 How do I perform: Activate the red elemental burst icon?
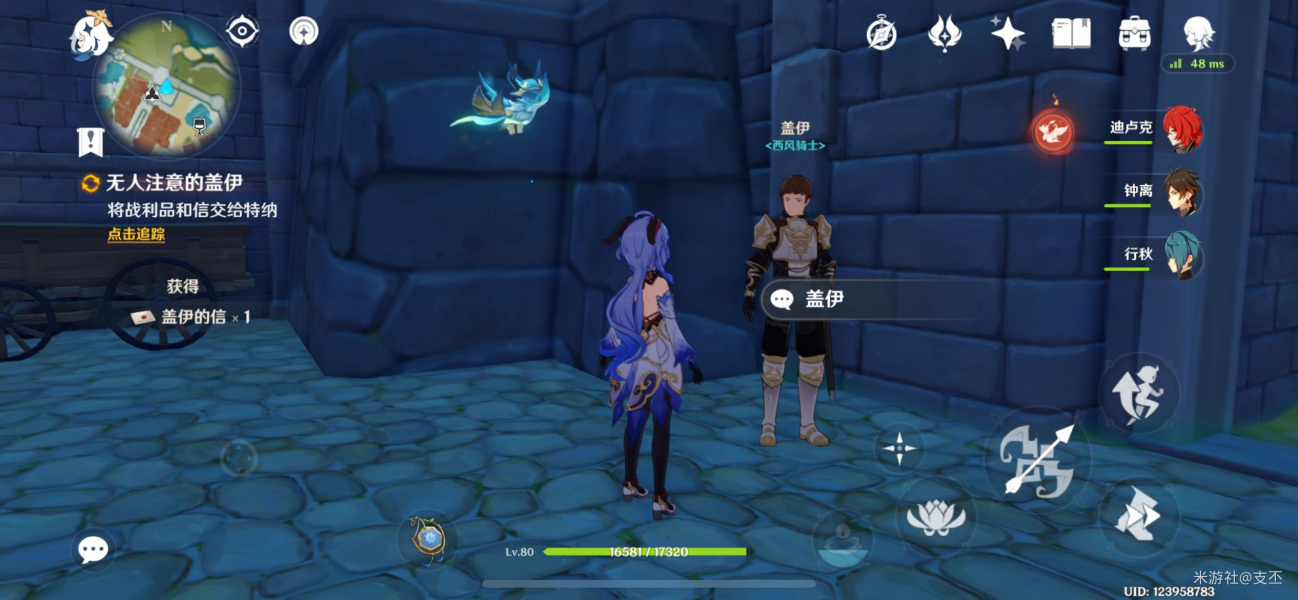point(1053,131)
